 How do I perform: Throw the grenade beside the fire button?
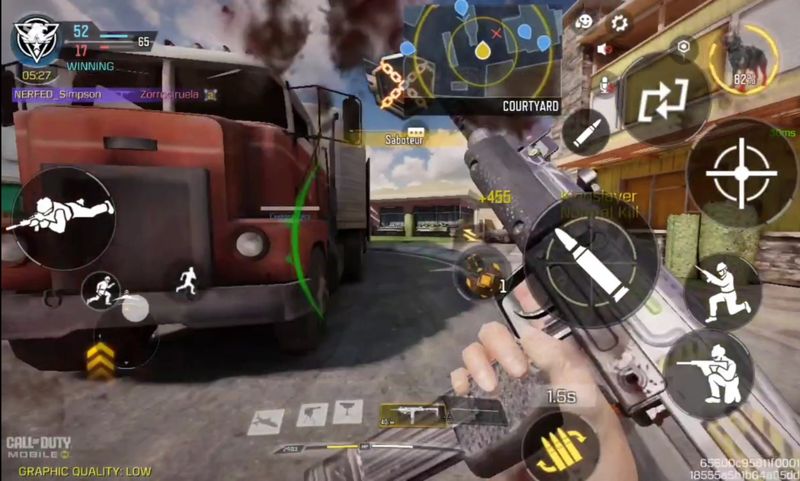click(x=476, y=271)
